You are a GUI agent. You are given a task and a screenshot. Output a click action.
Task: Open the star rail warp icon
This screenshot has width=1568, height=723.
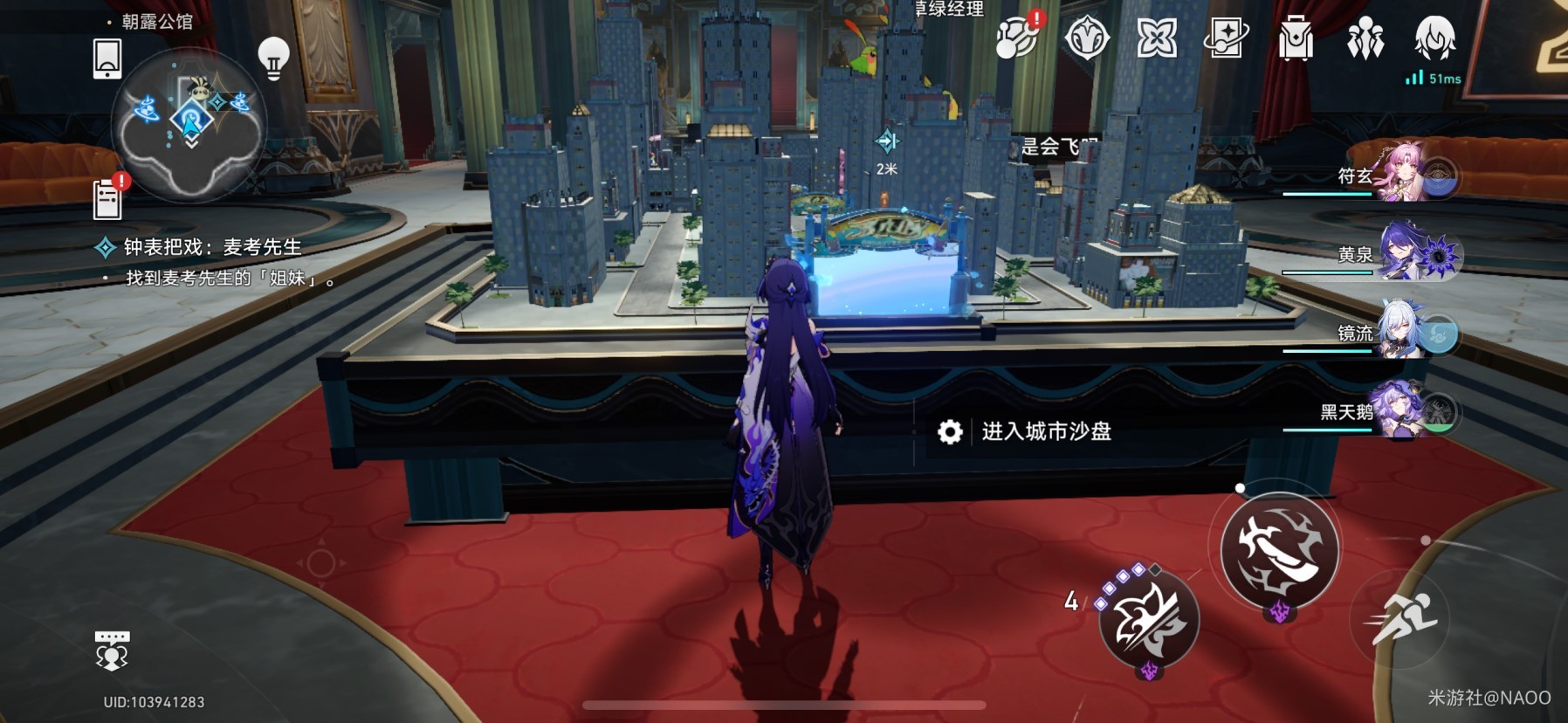pyautogui.click(x=1226, y=39)
